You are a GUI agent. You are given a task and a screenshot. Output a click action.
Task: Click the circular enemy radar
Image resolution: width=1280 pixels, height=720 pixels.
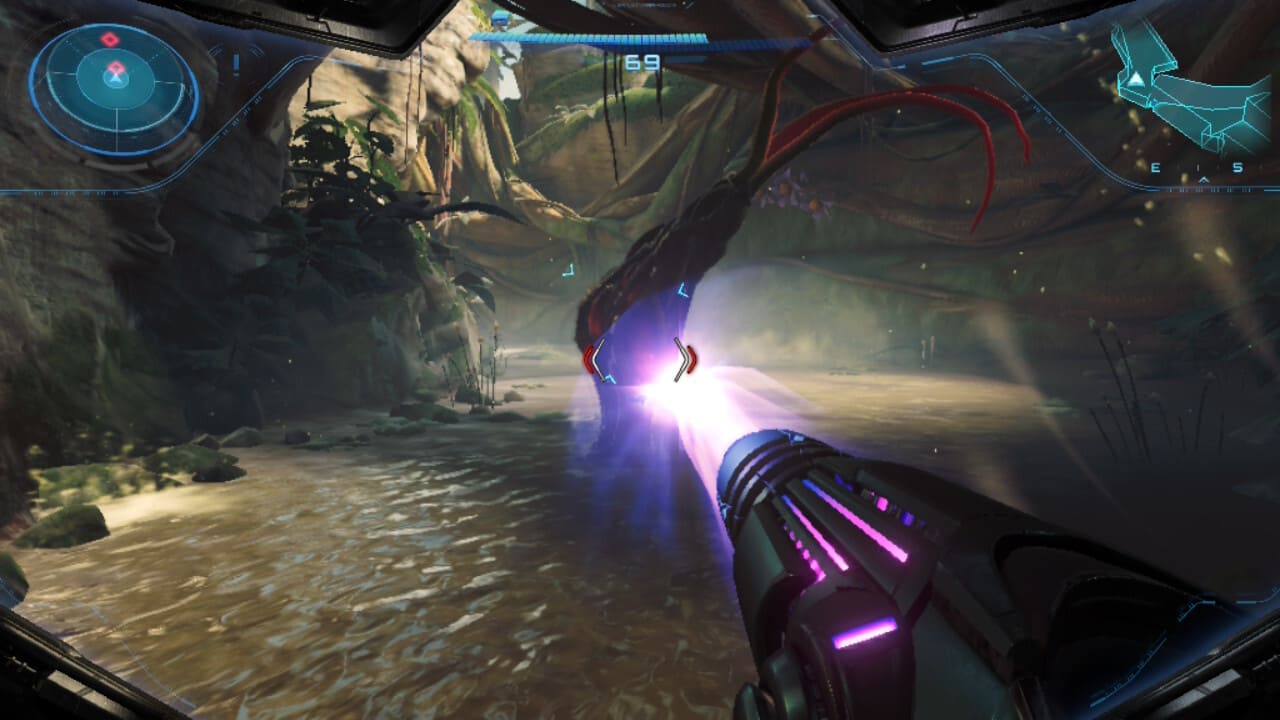[x=114, y=88]
